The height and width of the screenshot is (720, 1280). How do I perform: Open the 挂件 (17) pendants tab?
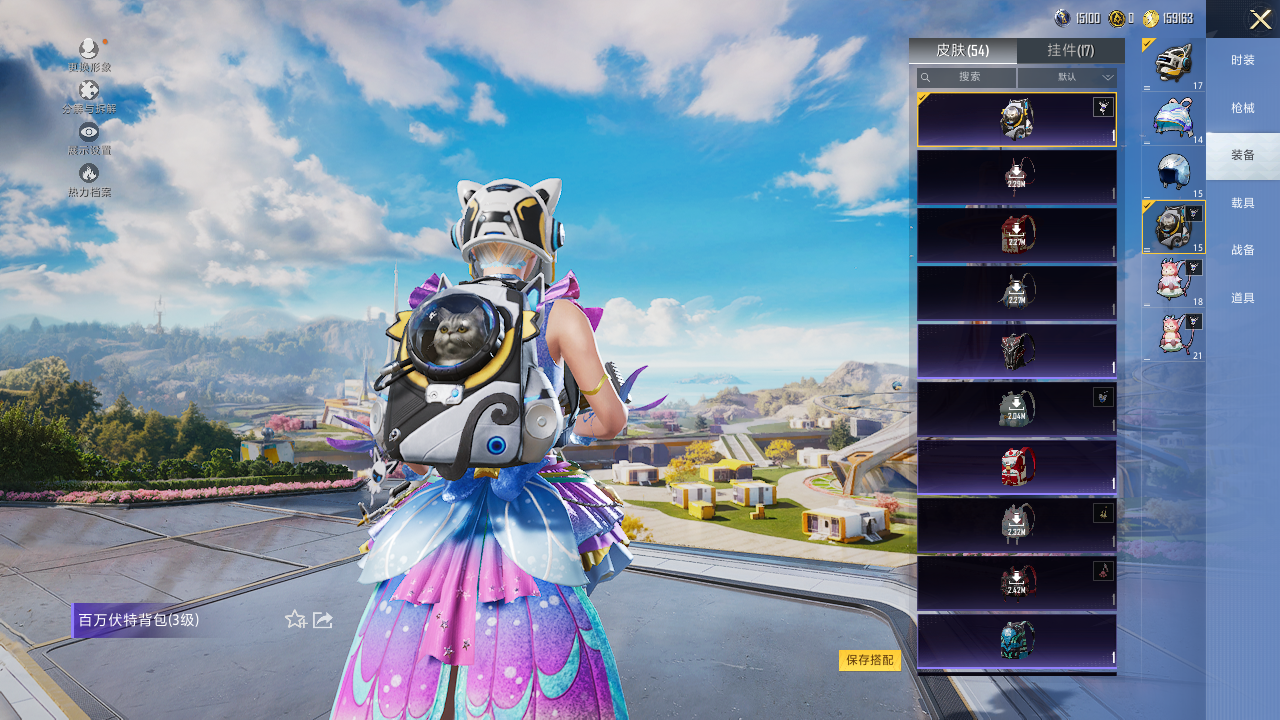pos(1070,51)
